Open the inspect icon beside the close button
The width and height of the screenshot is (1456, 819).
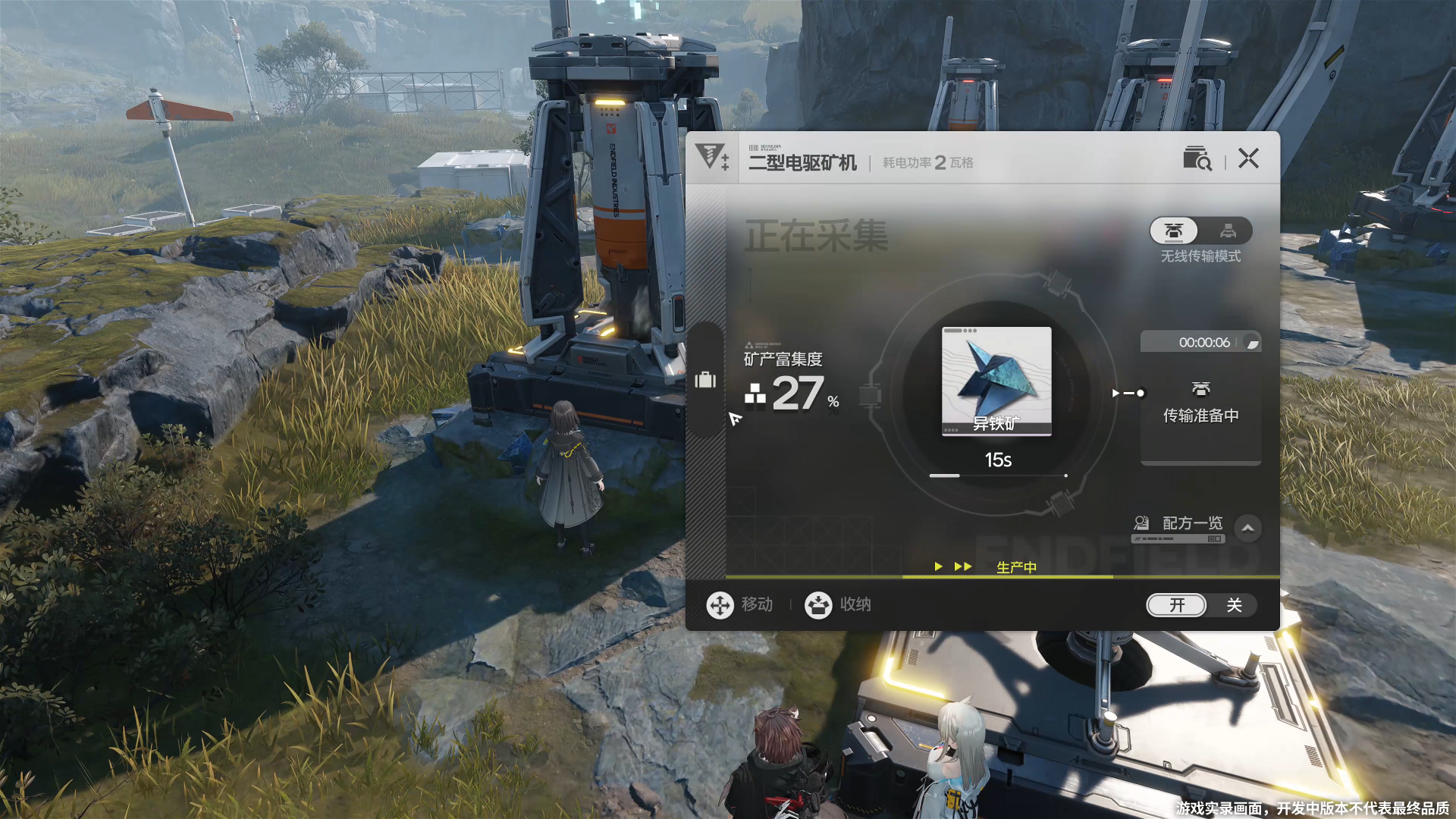[1197, 158]
